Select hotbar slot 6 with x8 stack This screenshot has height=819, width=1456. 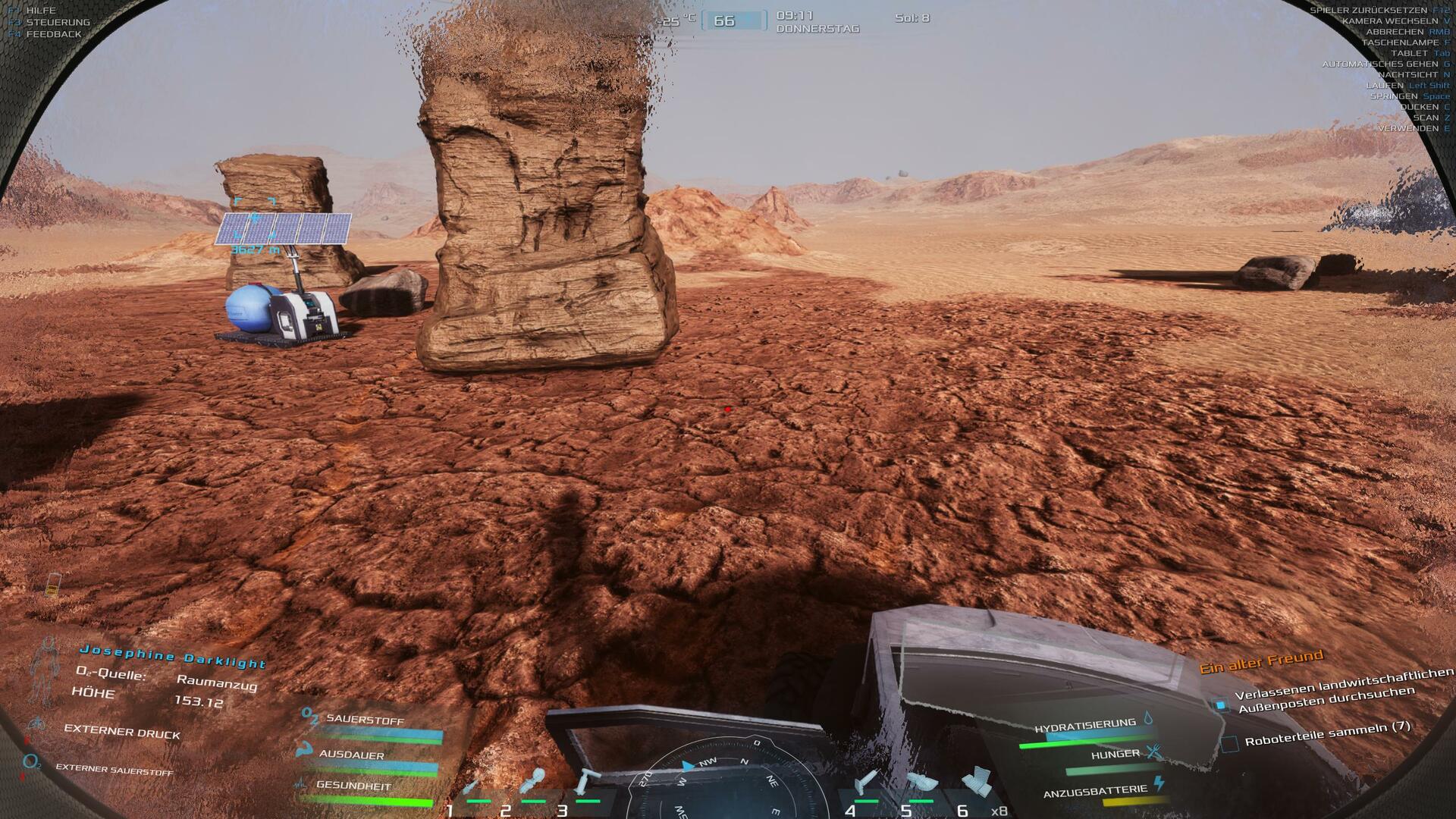(976, 783)
